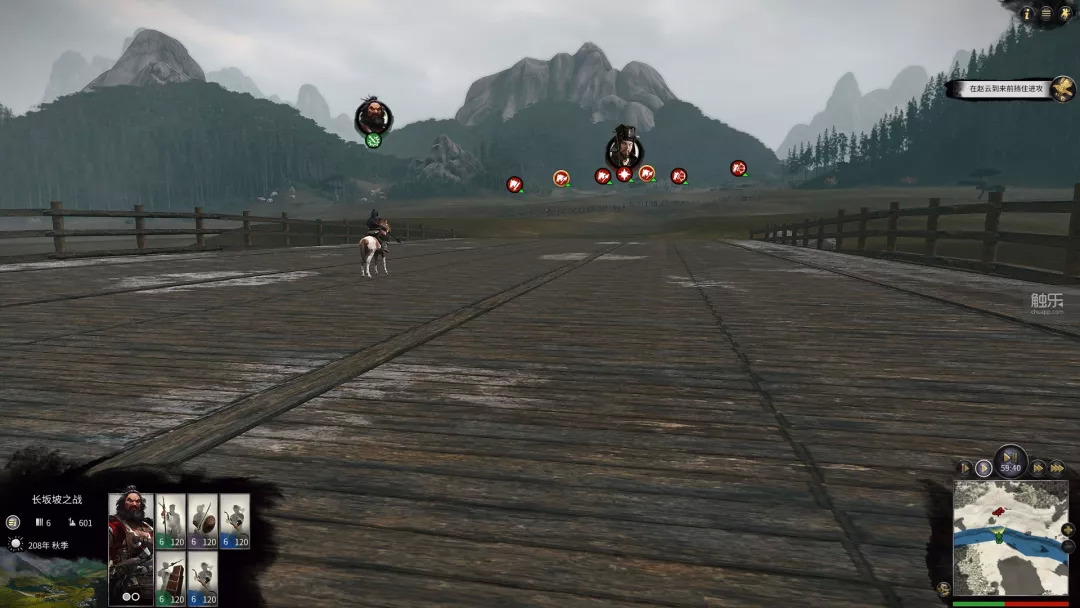
Task: Click the round icon at minimap's lower-left corner
Action: [942, 588]
